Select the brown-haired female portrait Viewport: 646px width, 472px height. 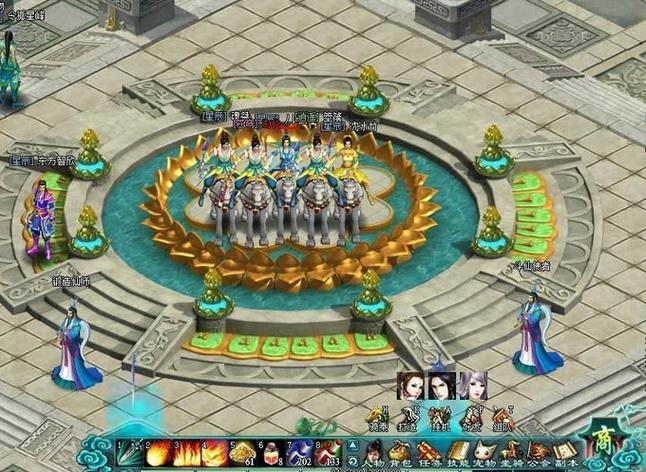pos(412,386)
